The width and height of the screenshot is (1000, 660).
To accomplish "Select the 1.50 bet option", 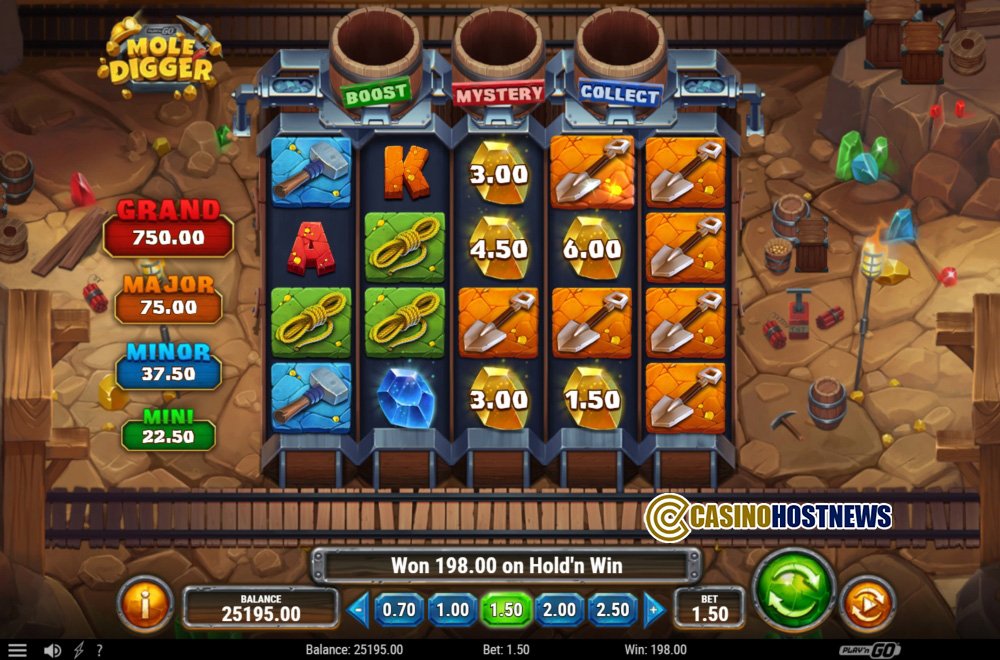I will click(x=506, y=609).
